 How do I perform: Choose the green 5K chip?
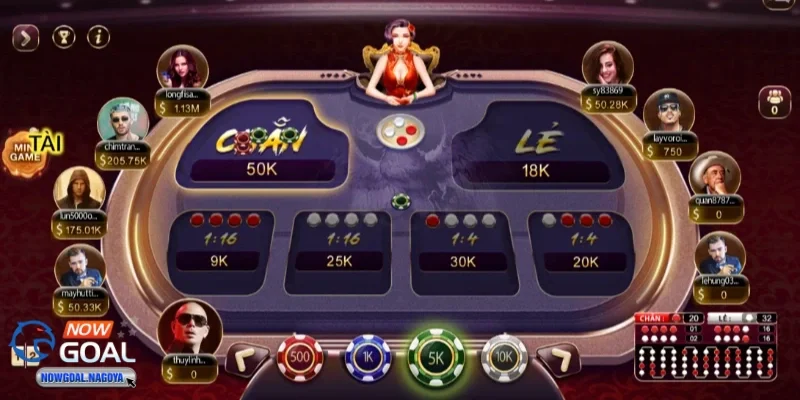point(436,358)
